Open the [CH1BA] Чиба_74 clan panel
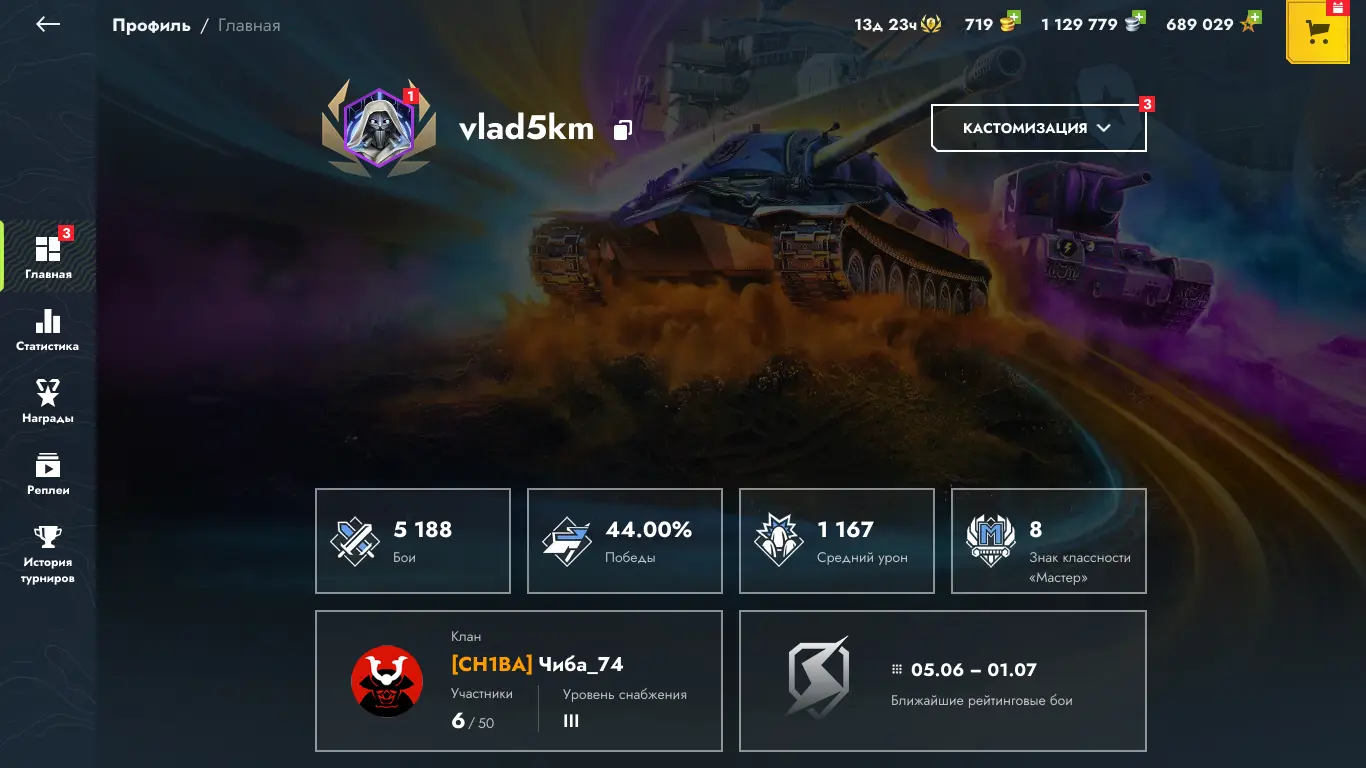The width and height of the screenshot is (1366, 768). point(519,681)
